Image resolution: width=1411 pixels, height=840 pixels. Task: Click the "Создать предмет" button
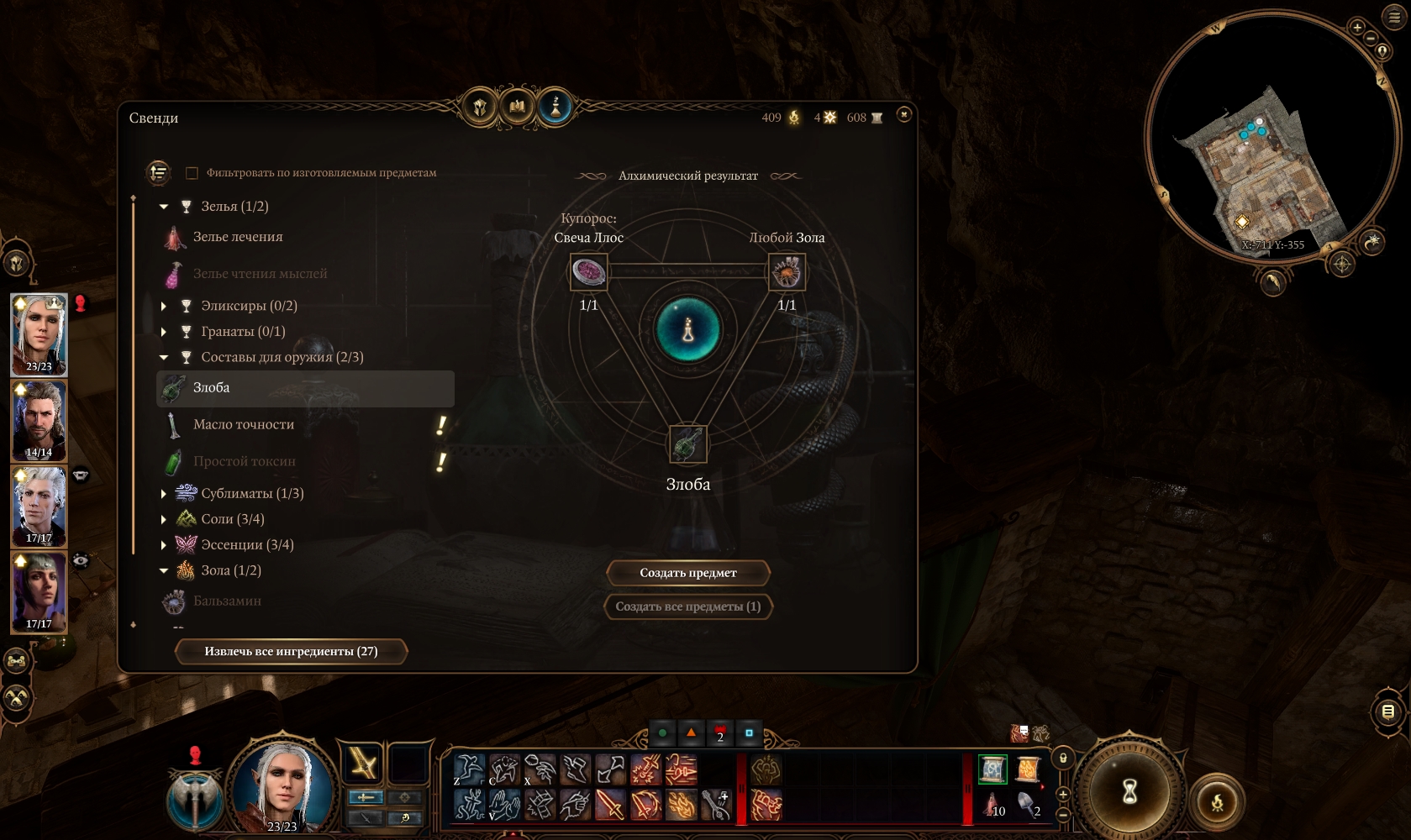[687, 573]
